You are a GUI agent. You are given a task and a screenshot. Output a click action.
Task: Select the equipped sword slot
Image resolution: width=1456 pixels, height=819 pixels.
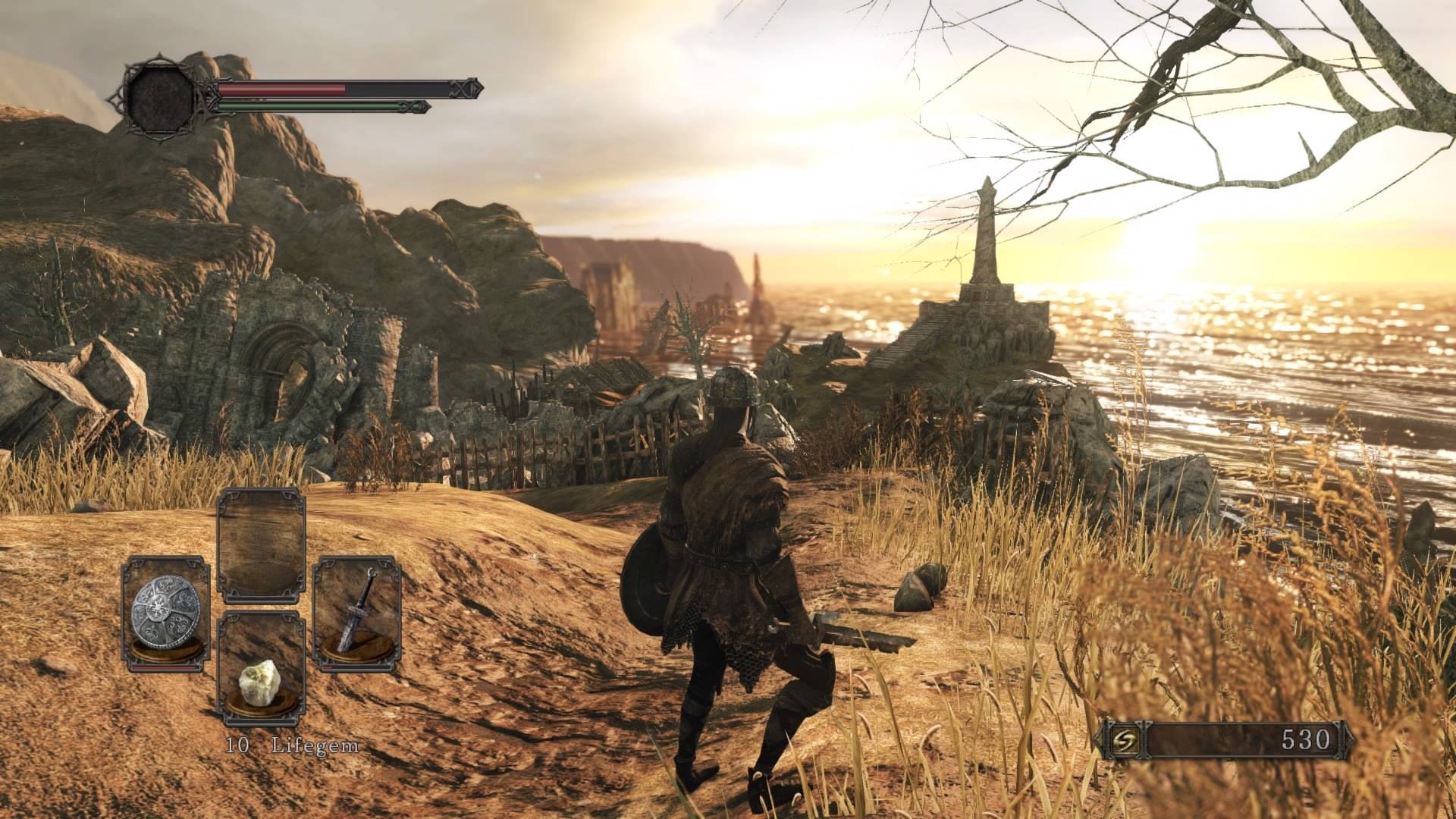(356, 613)
